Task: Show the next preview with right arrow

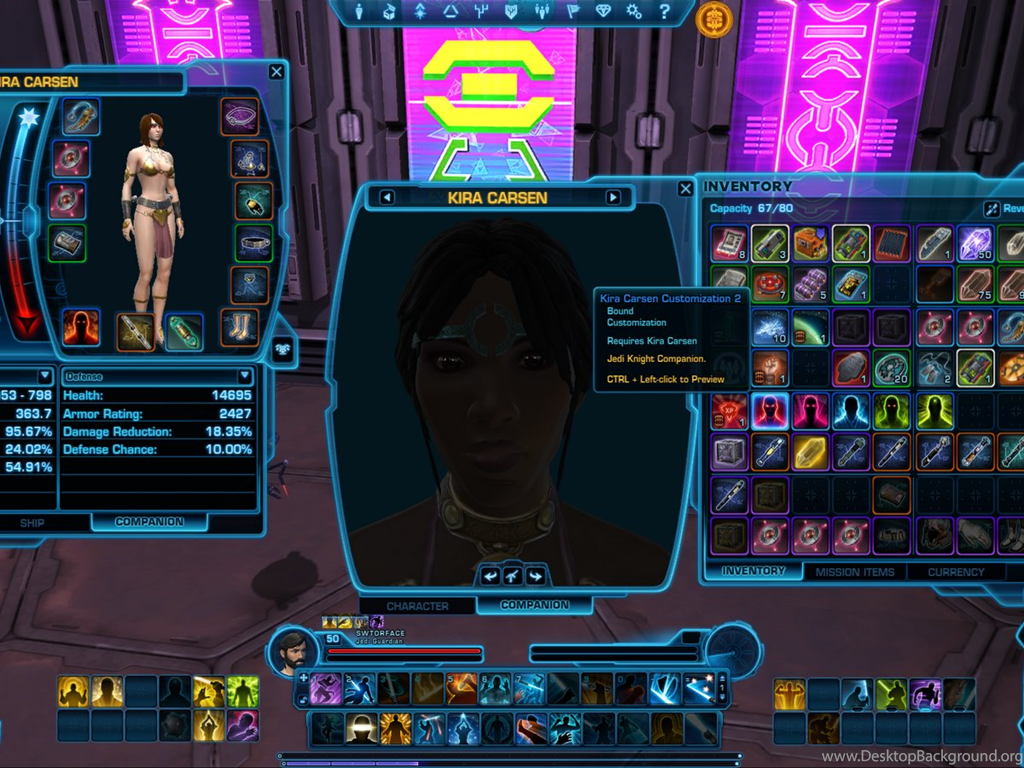Action: [x=613, y=197]
